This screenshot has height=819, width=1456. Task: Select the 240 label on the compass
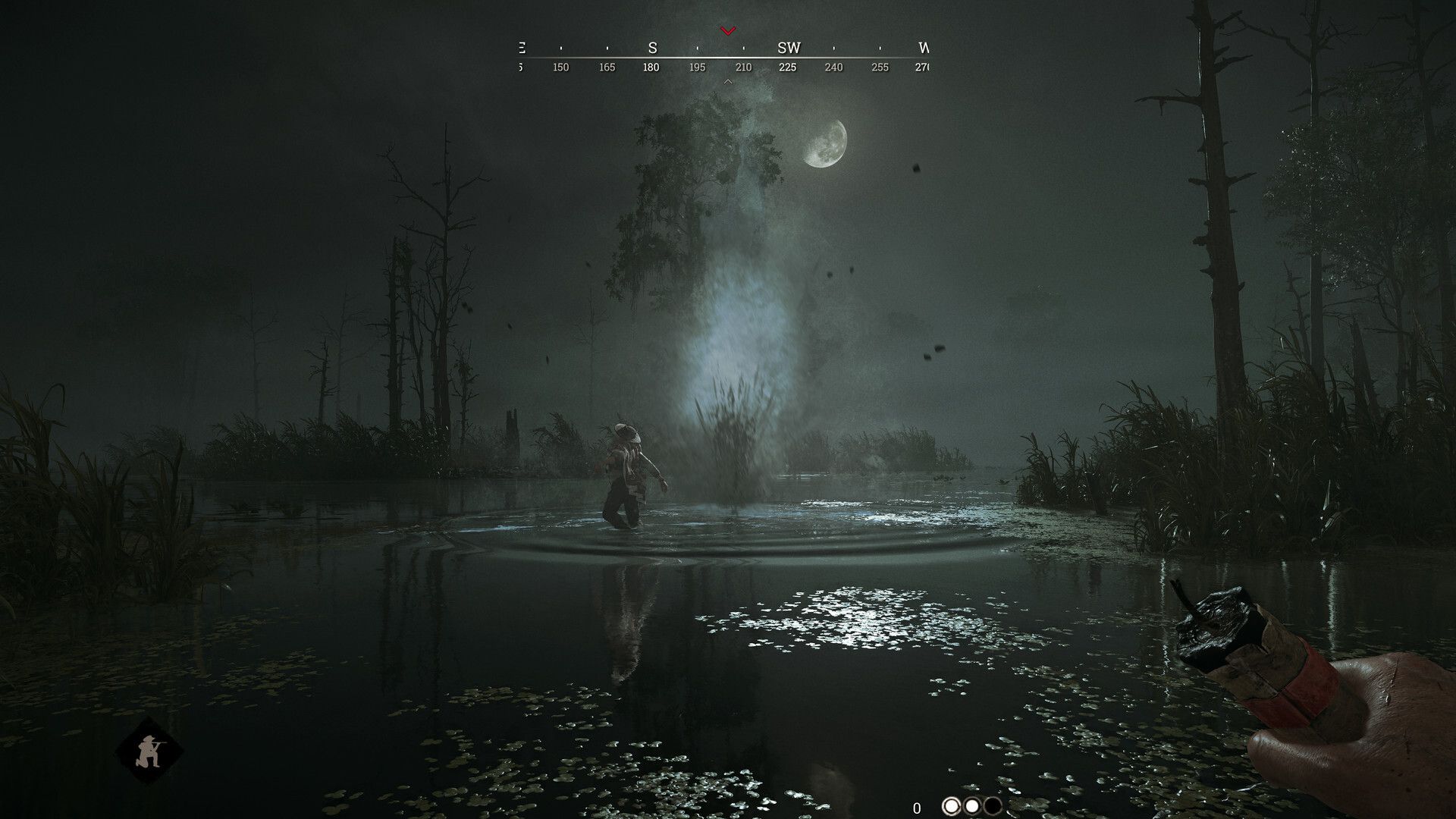pyautogui.click(x=833, y=67)
